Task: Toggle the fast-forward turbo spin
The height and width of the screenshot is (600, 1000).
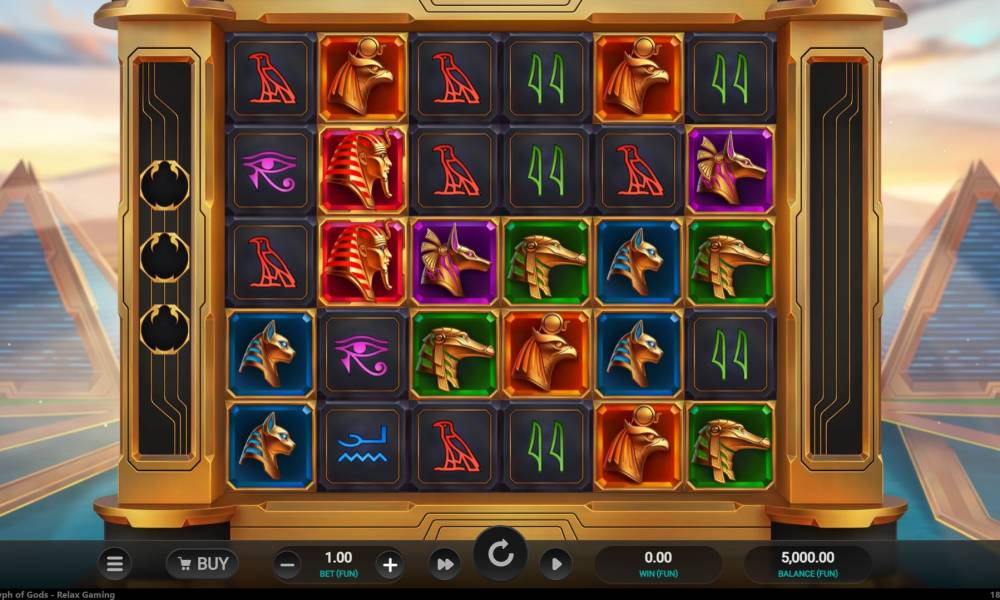Action: (443, 564)
